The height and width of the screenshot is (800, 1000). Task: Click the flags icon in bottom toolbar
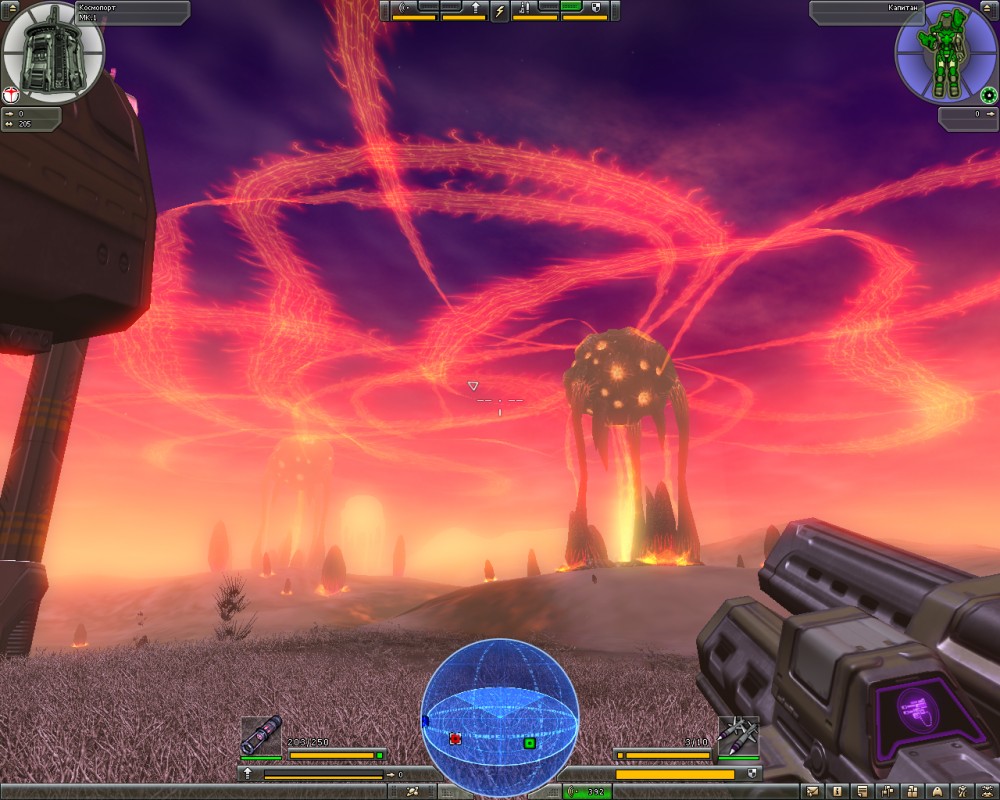[x=886, y=792]
